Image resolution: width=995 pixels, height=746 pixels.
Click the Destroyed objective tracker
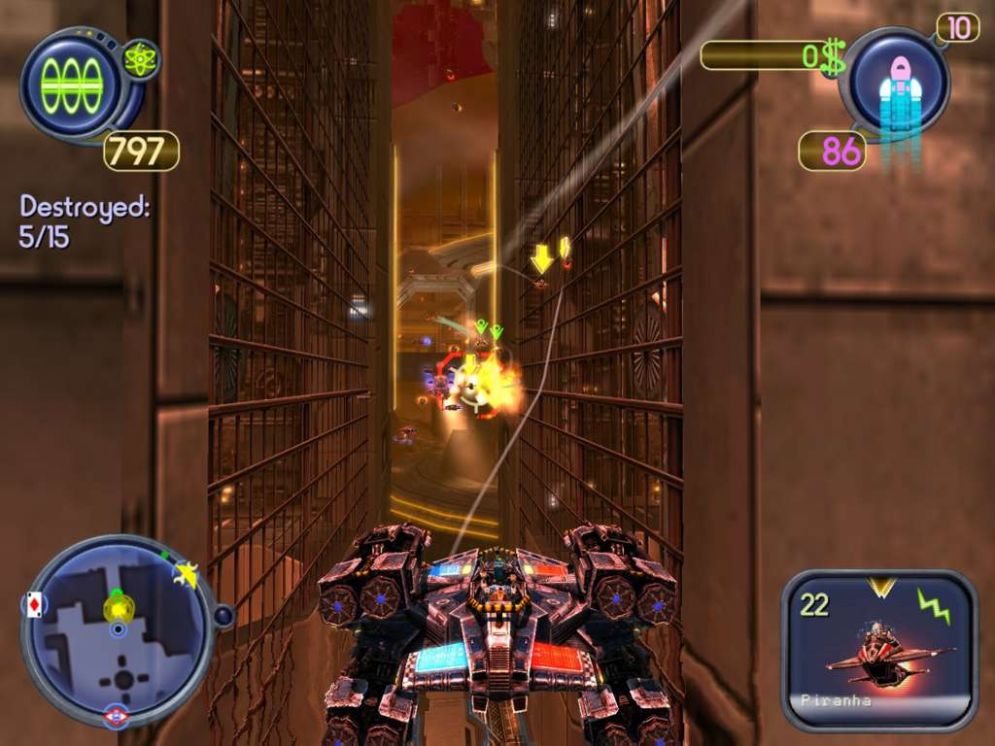pos(84,221)
